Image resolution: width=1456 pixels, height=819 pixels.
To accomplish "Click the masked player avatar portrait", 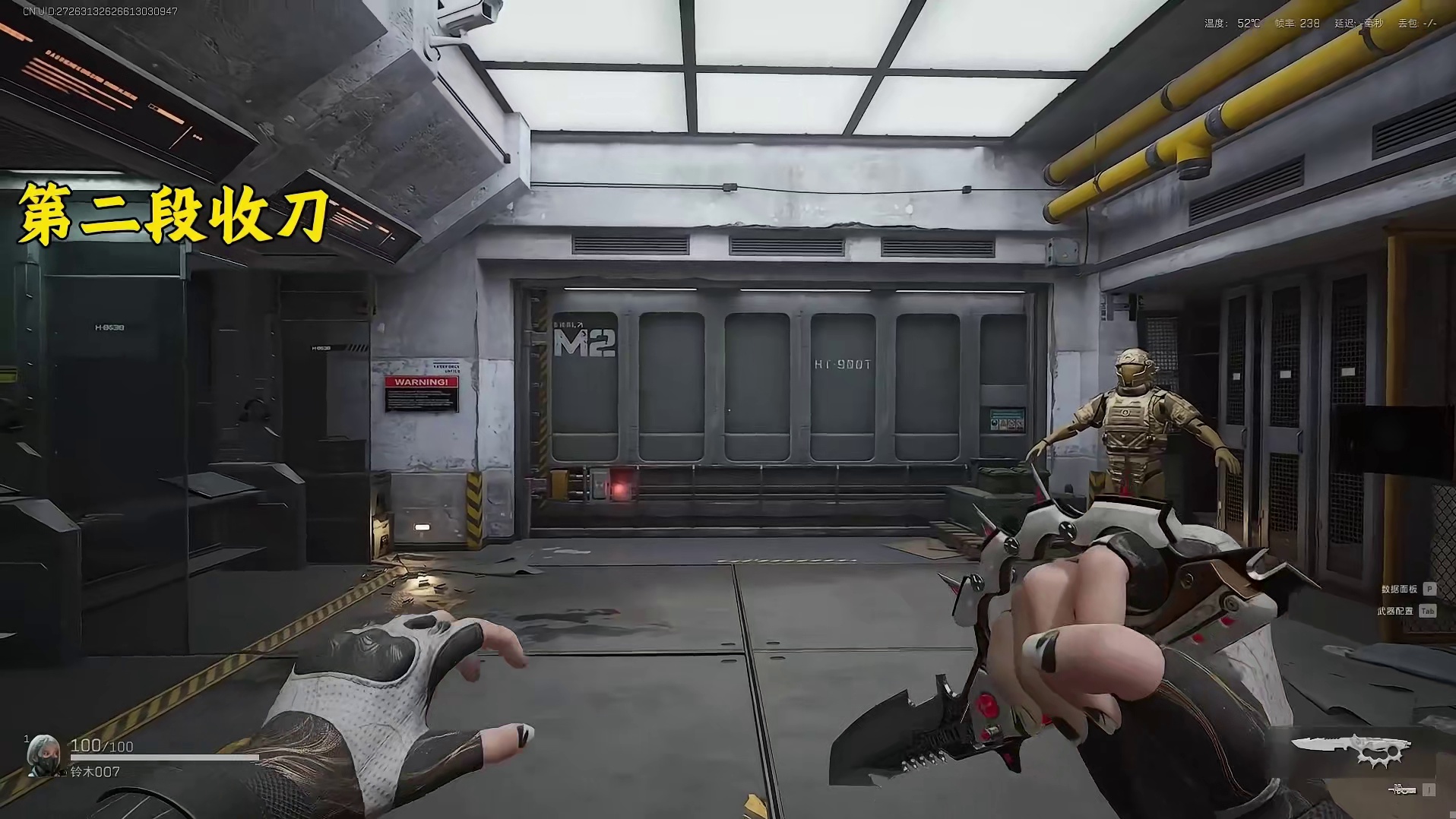I will click(x=43, y=754).
